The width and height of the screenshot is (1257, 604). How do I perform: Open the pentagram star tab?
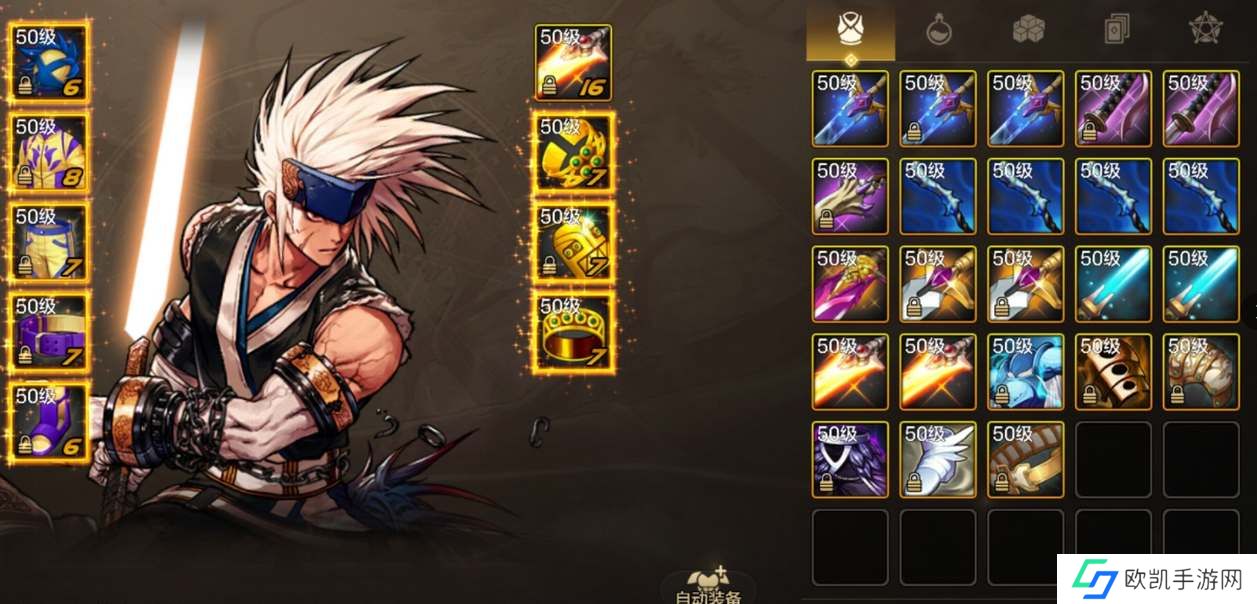point(1205,31)
